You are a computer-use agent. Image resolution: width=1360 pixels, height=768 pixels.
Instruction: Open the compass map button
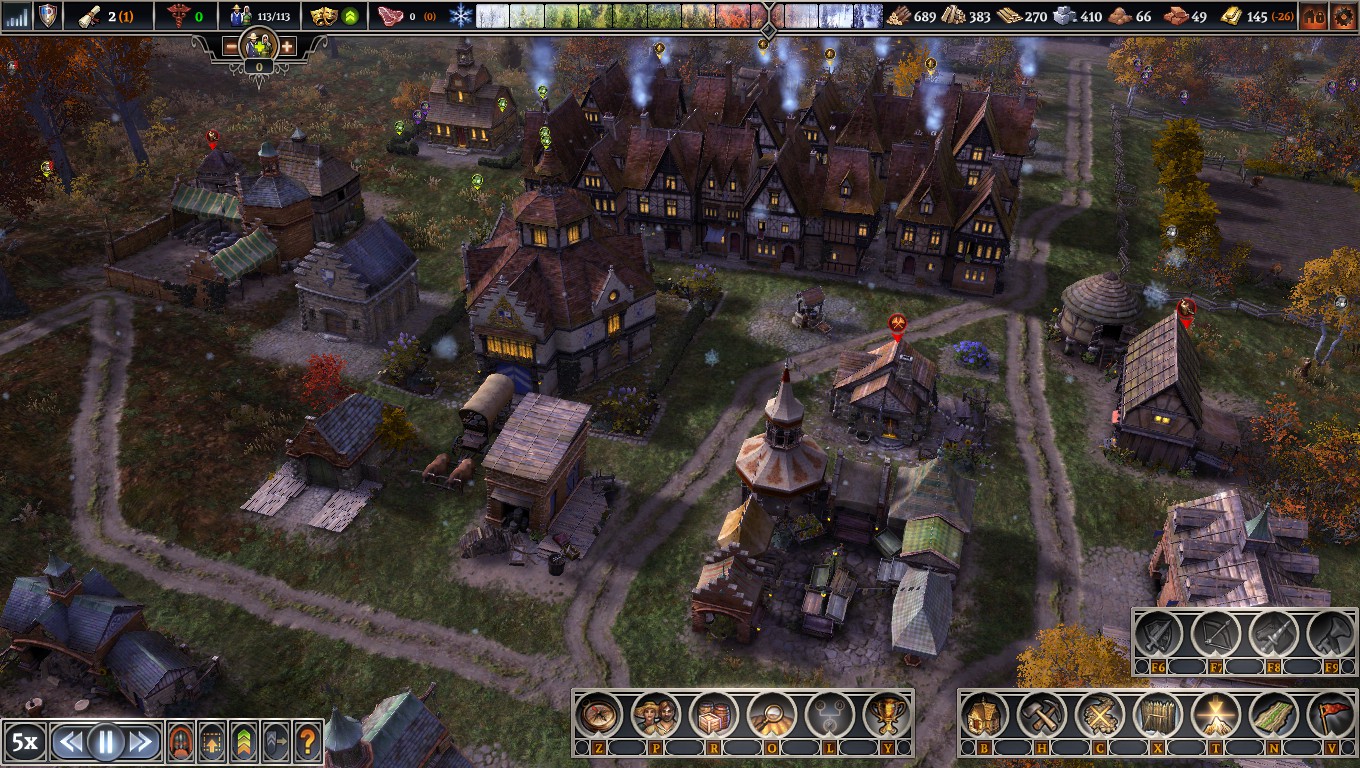(598, 715)
